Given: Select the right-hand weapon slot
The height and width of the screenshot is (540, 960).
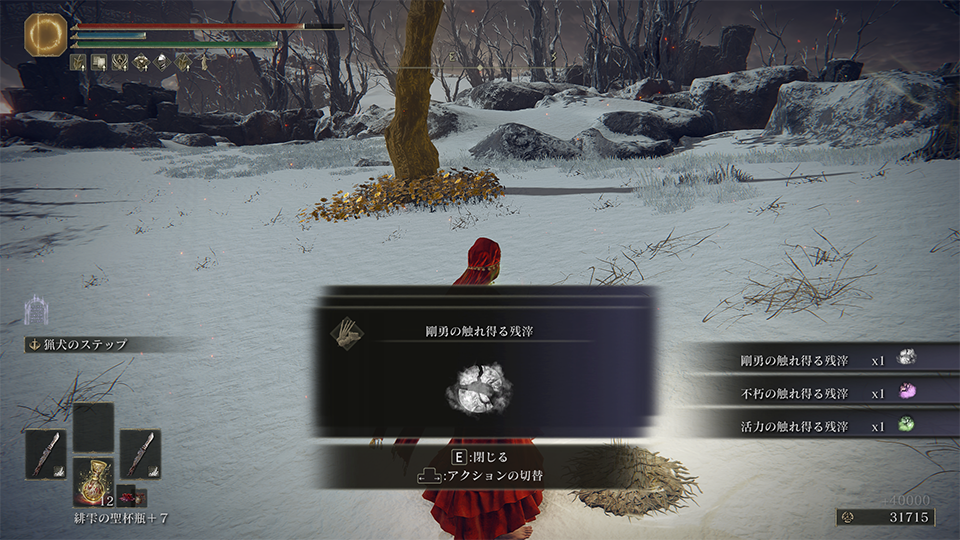Looking at the screenshot, I should pyautogui.click(x=140, y=453).
